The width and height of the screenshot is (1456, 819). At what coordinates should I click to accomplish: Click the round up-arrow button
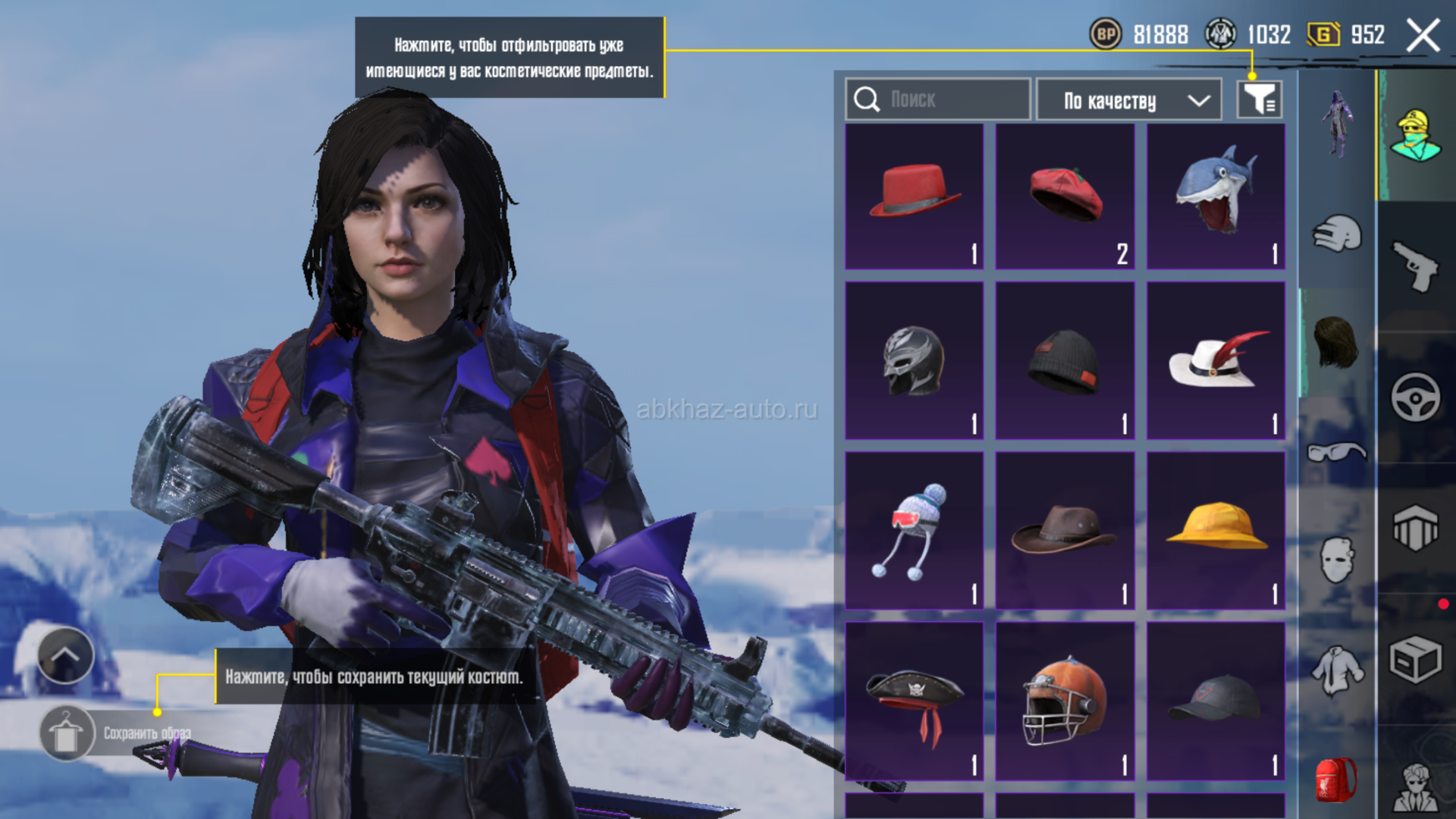pyautogui.click(x=65, y=655)
